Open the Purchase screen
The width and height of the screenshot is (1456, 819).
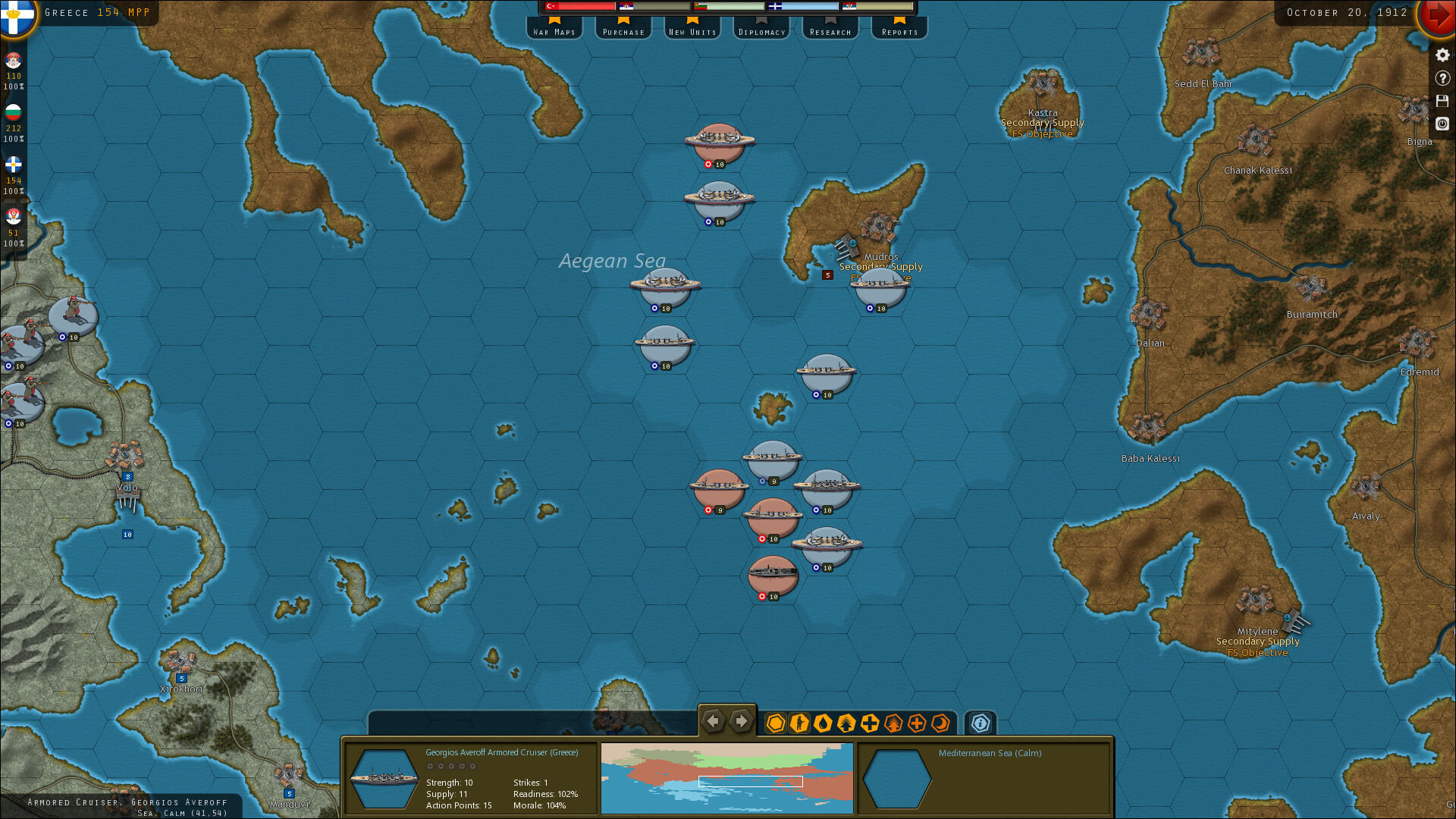coord(623,31)
